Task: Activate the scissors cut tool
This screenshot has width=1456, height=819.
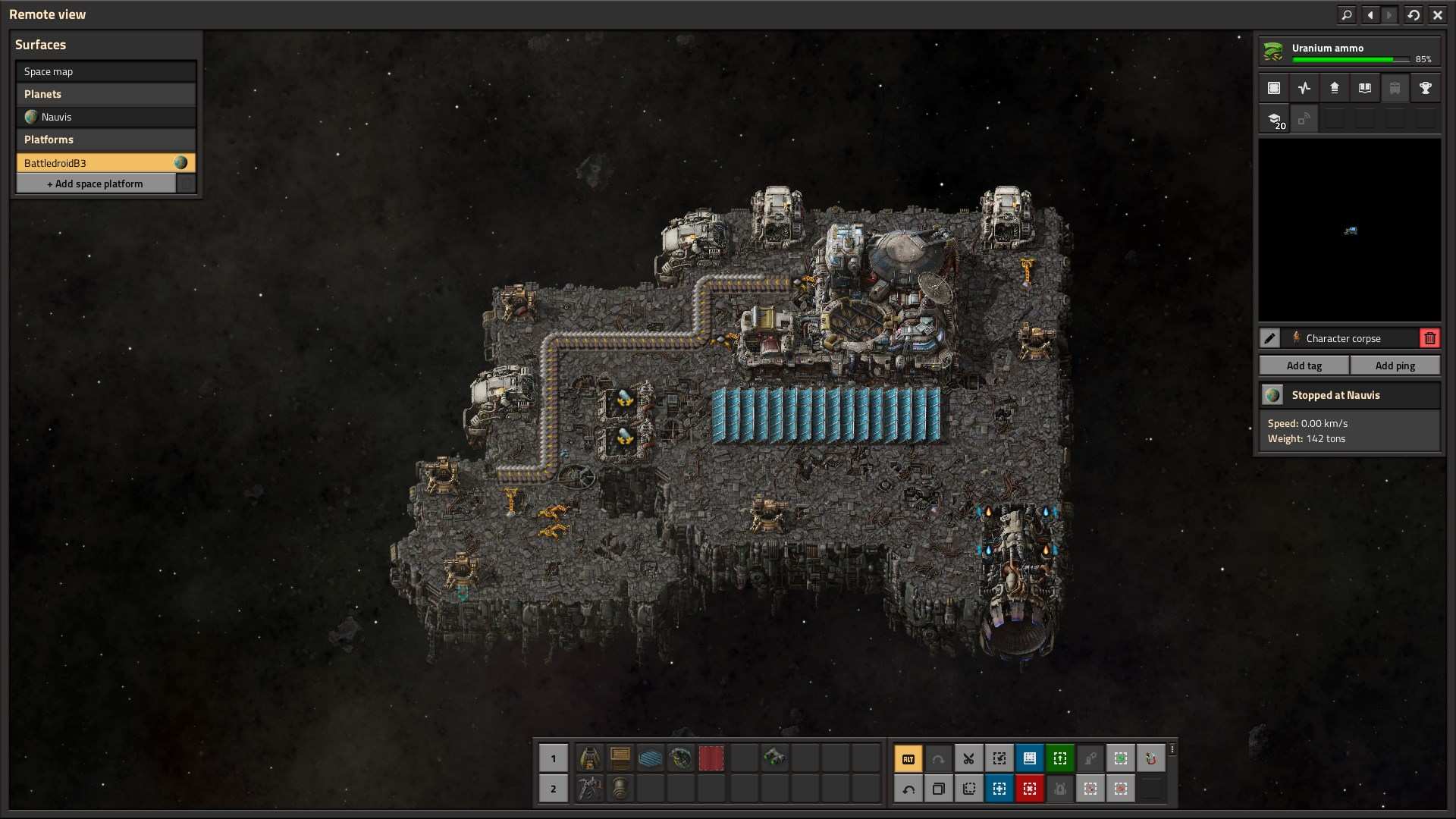Action: [x=969, y=758]
